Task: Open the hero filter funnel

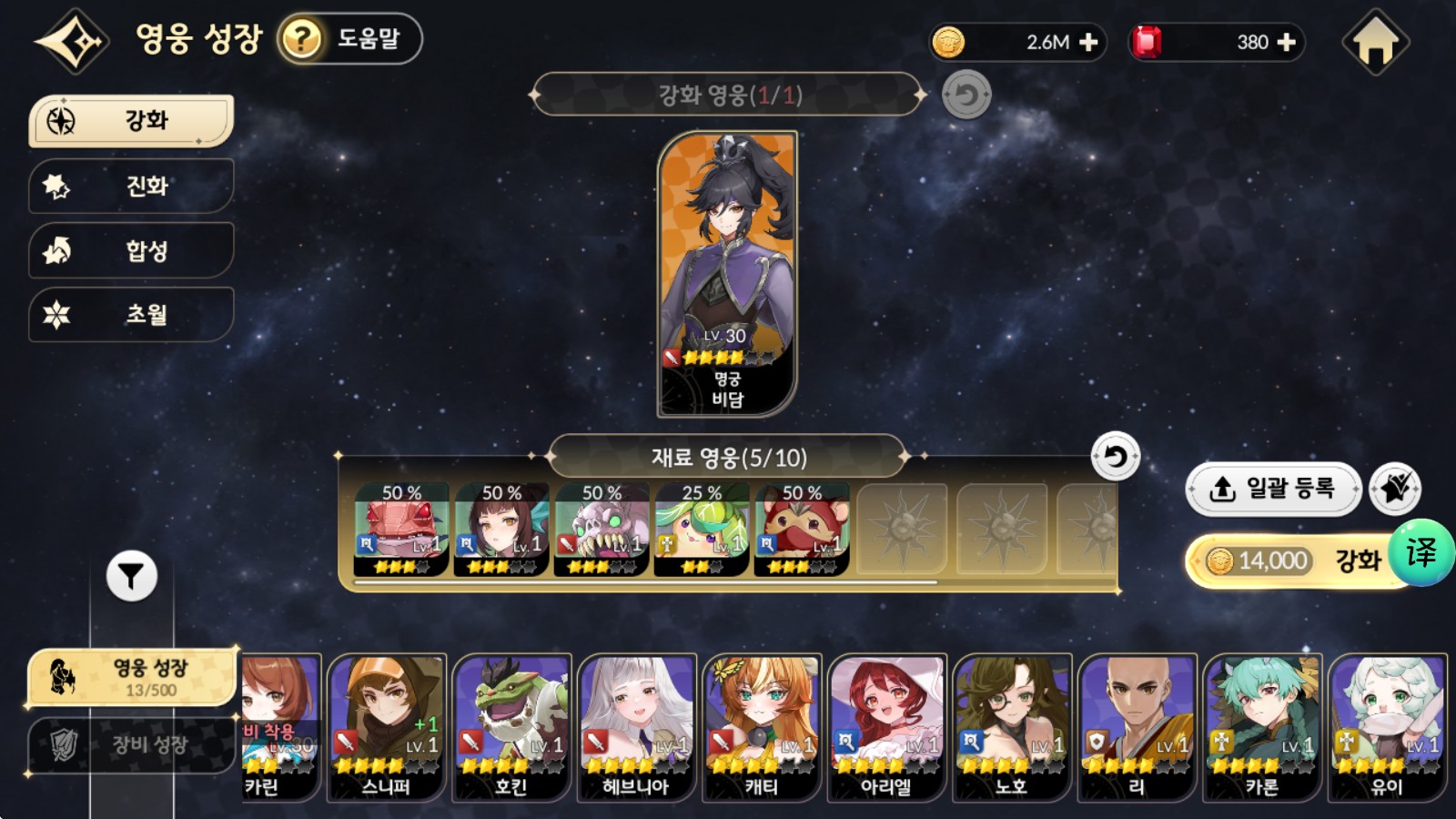Action: tap(132, 576)
